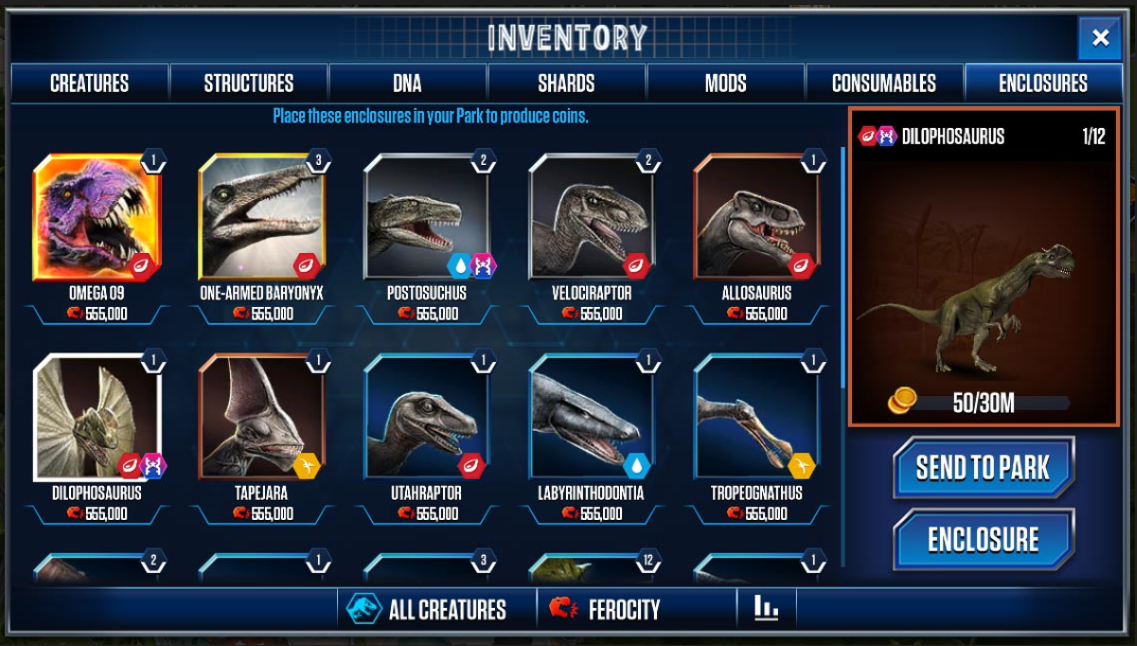
Task: Switch to the Shards tab
Action: pos(566,83)
